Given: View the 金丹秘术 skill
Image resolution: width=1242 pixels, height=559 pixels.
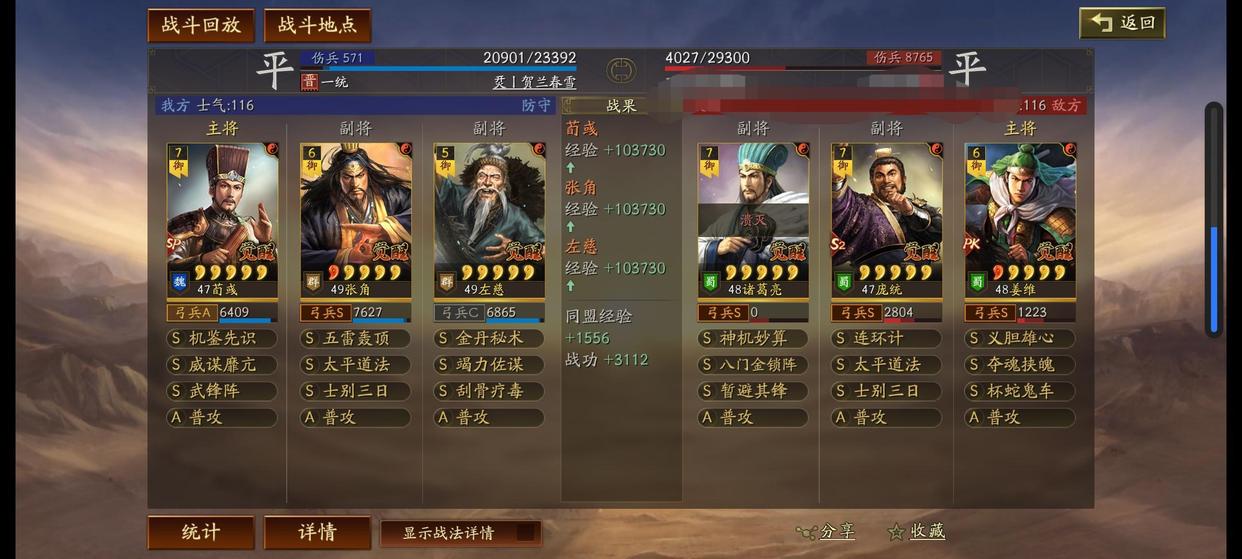Looking at the screenshot, I should [489, 339].
